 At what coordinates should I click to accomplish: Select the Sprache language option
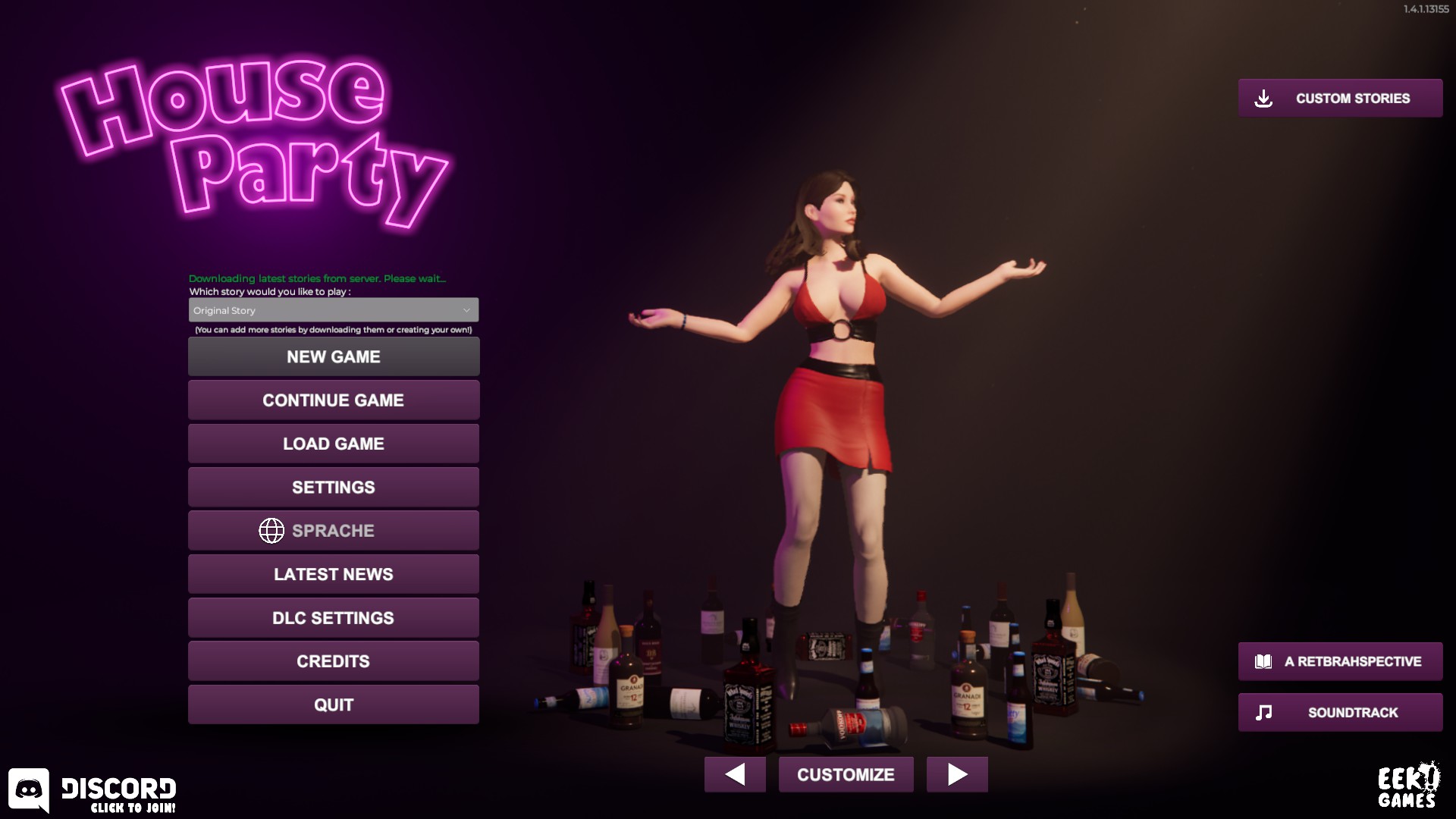pyautogui.click(x=334, y=531)
